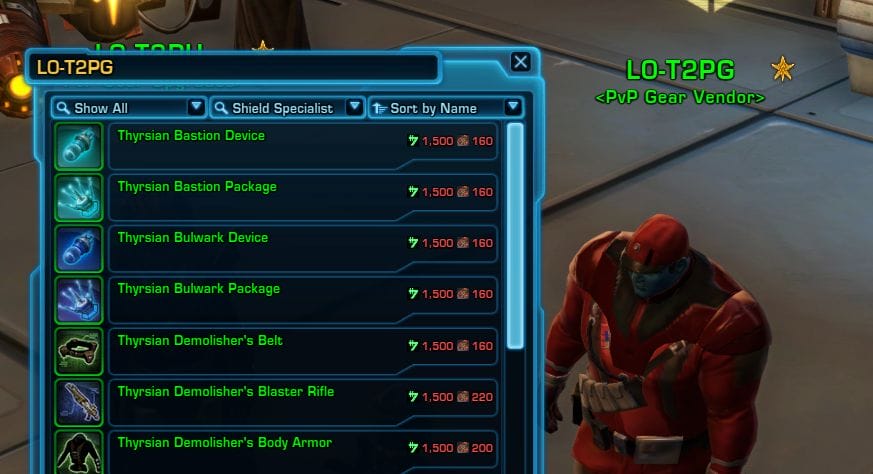Open the Show All filter dropdown

pos(128,107)
